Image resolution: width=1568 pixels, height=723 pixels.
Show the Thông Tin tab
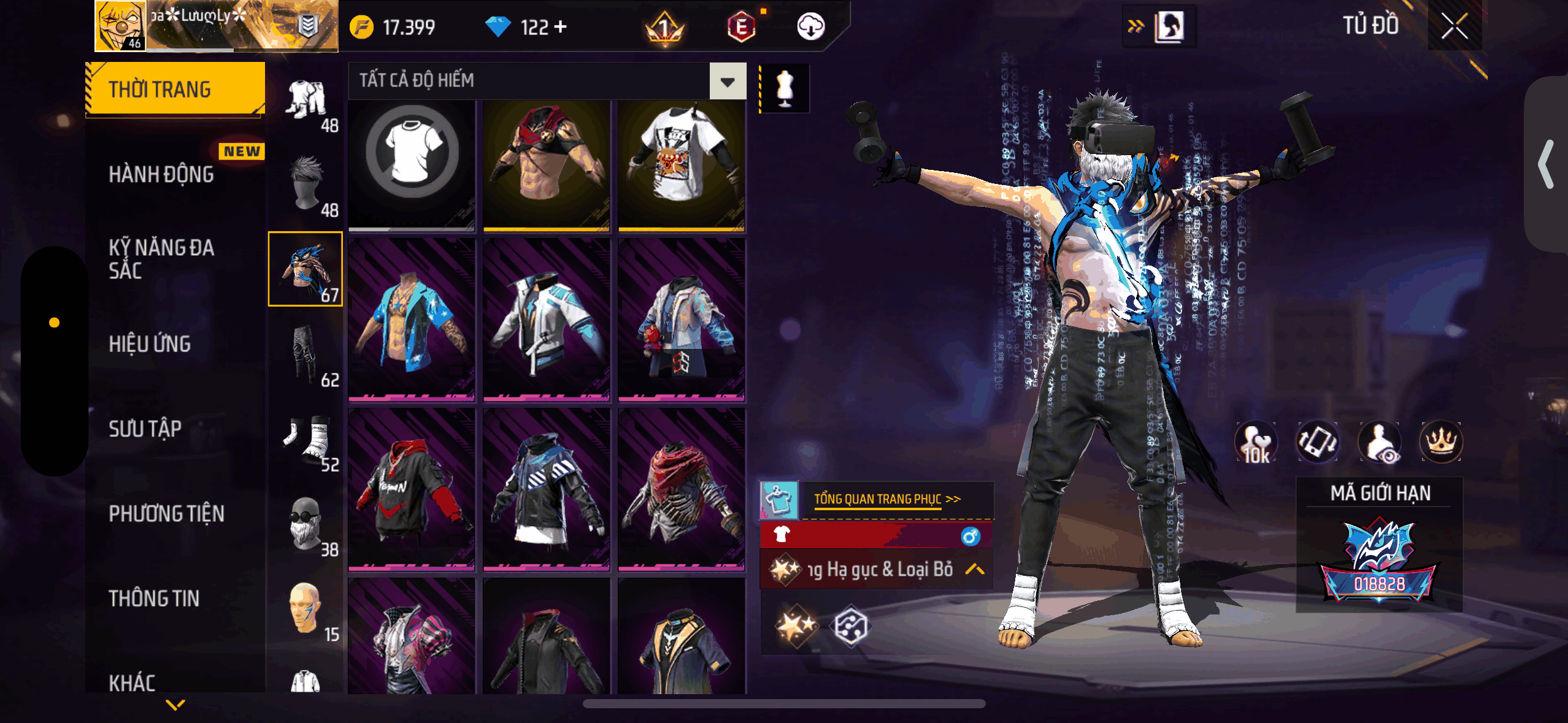pos(154,599)
